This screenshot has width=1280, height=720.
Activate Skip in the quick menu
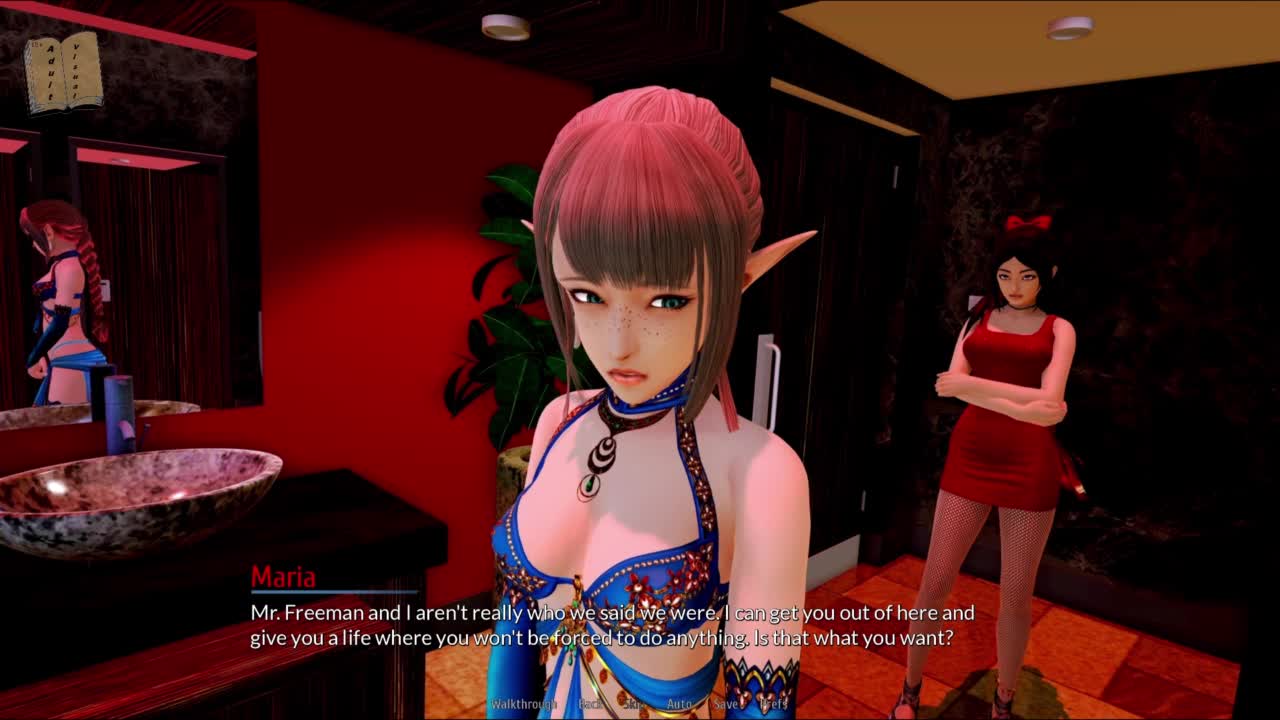pyautogui.click(x=635, y=704)
